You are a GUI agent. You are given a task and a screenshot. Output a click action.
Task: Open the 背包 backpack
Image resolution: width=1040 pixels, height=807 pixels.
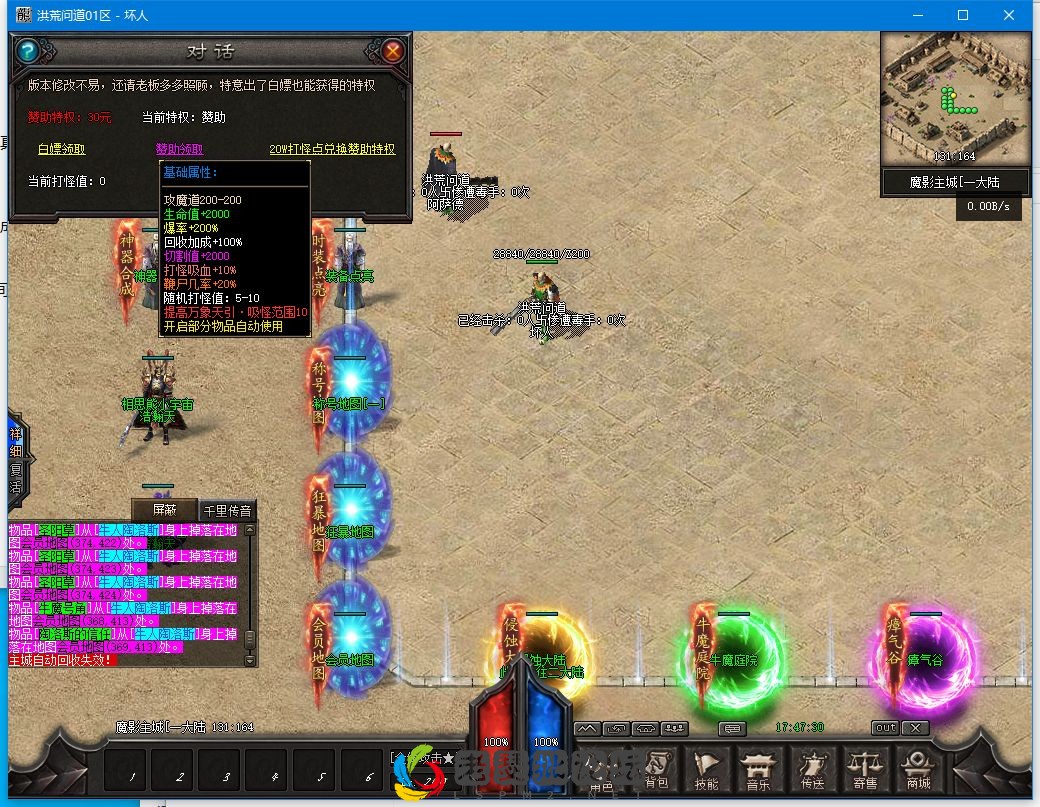656,769
